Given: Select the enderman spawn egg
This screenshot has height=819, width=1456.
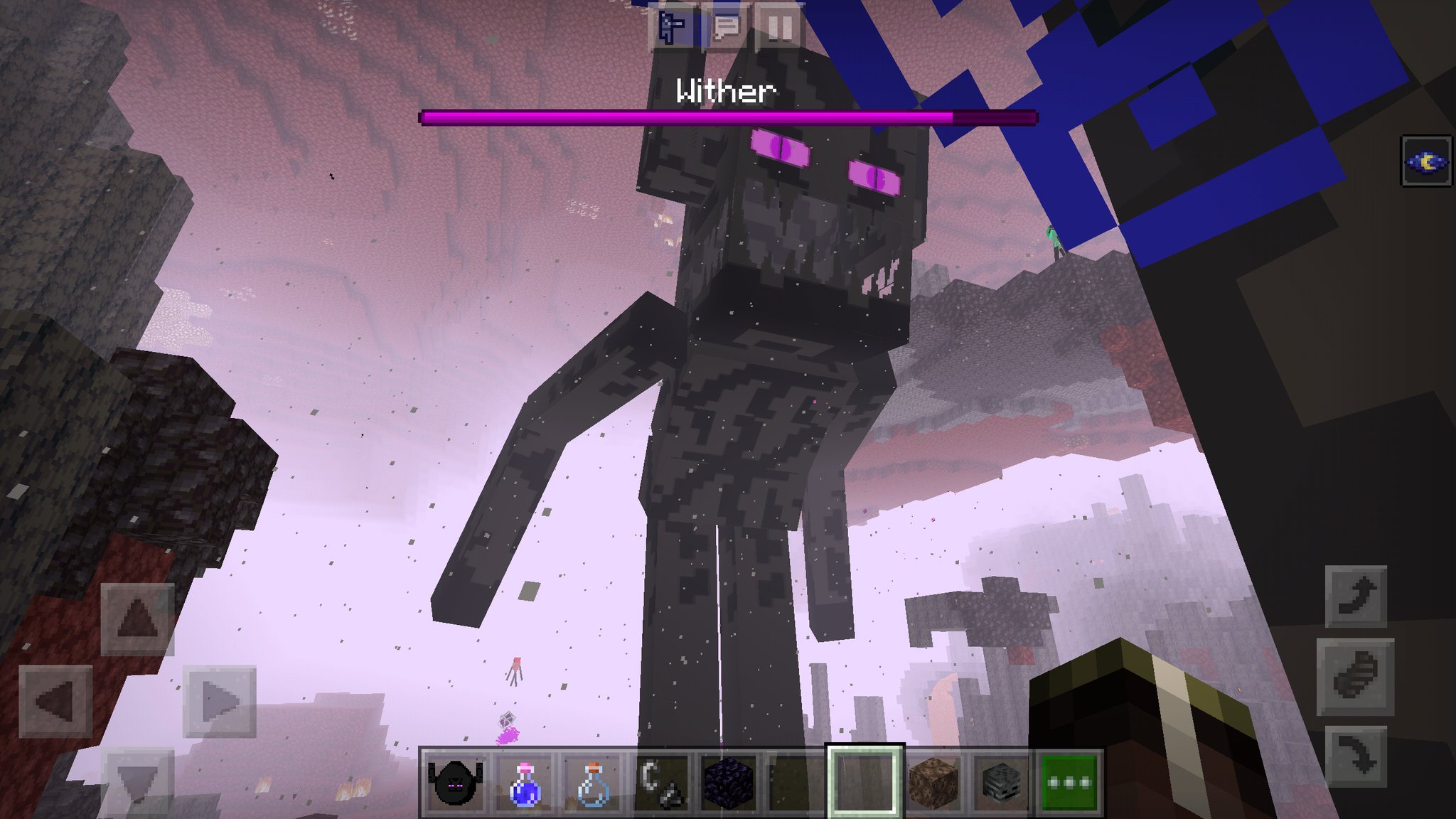Looking at the screenshot, I should [455, 782].
